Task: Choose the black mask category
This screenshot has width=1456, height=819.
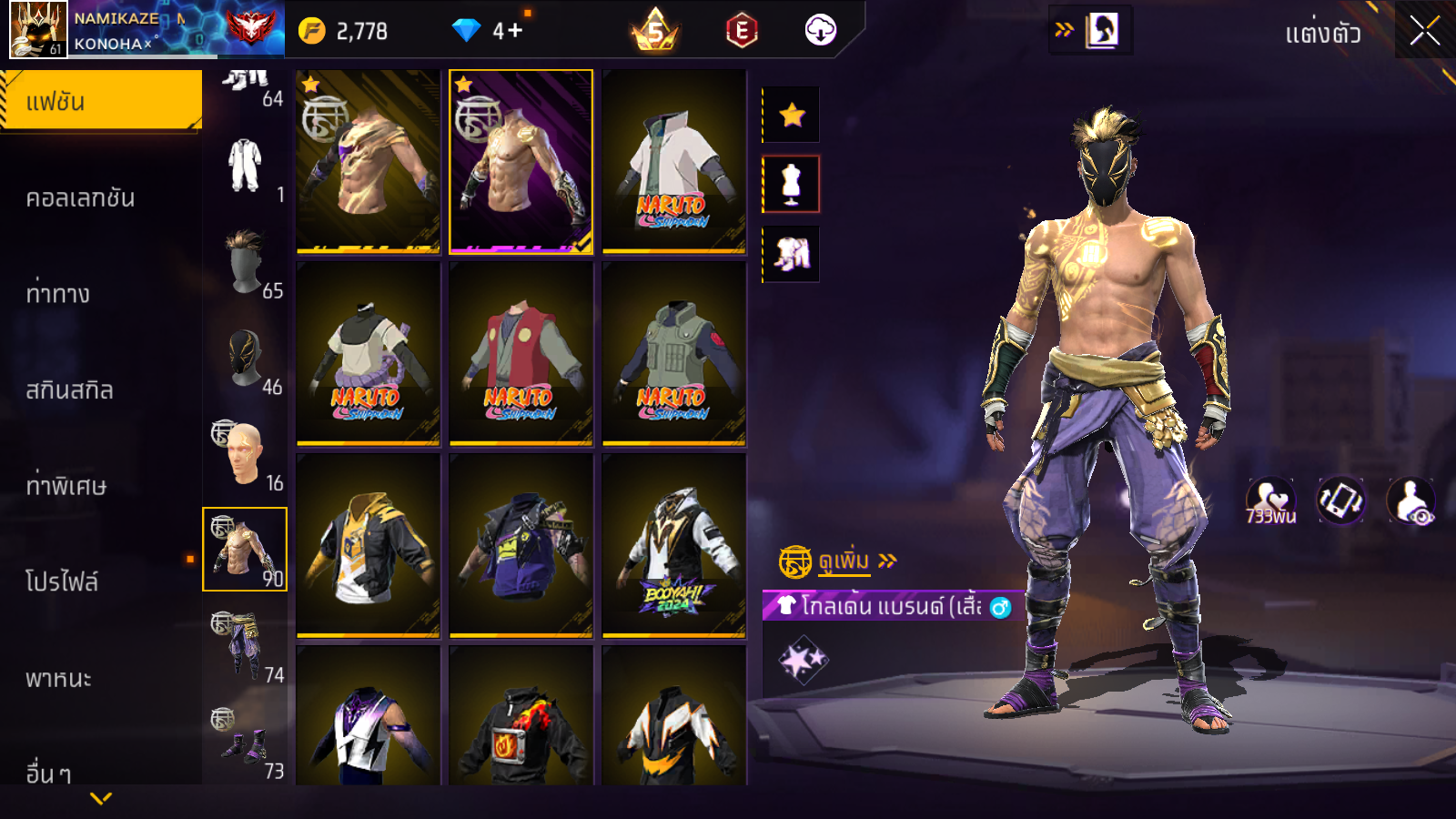Action: click(x=245, y=359)
